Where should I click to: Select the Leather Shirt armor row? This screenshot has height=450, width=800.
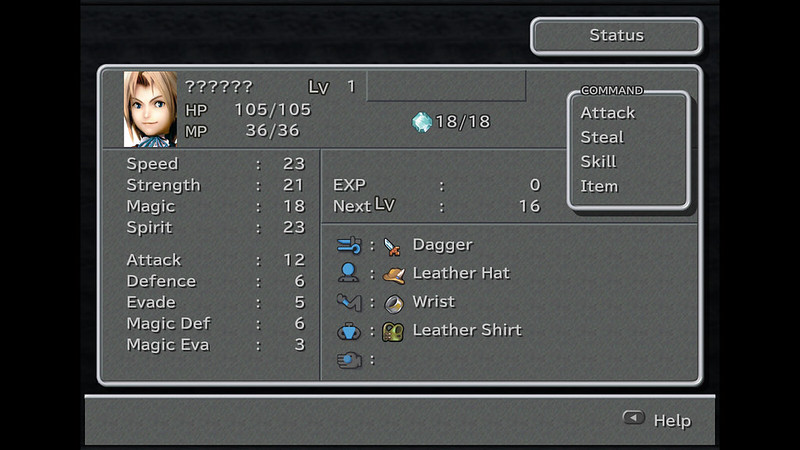point(466,330)
